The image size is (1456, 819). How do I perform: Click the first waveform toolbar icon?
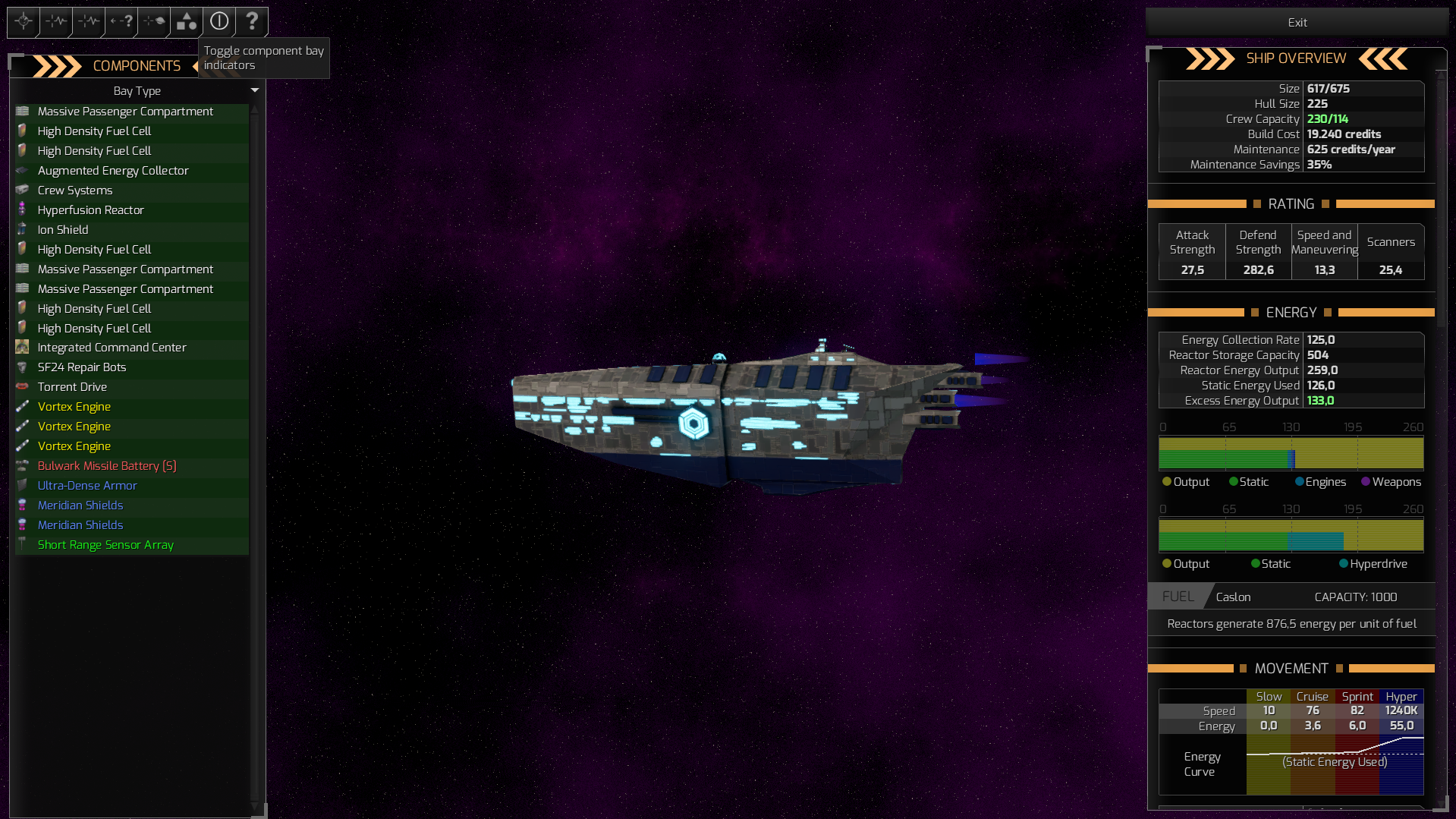tap(55, 22)
